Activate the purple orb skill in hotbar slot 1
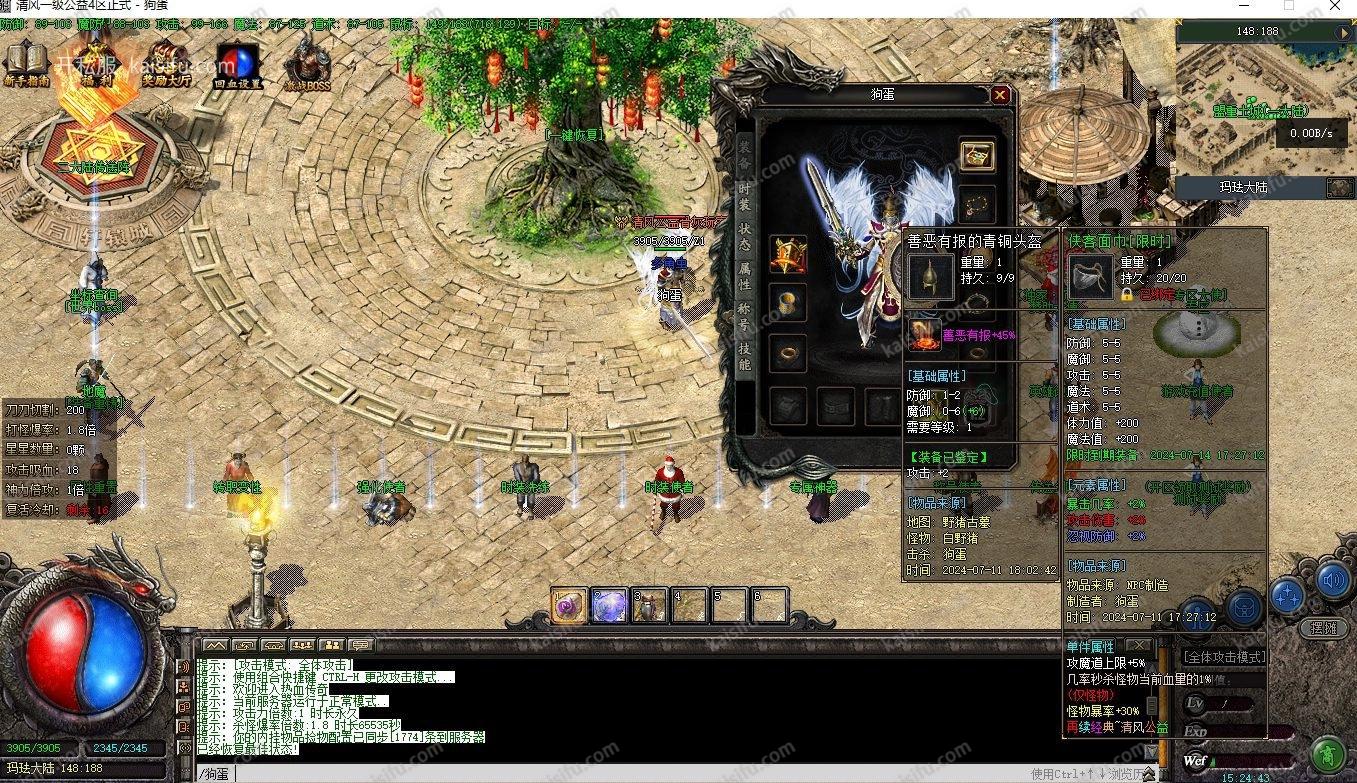 point(569,606)
